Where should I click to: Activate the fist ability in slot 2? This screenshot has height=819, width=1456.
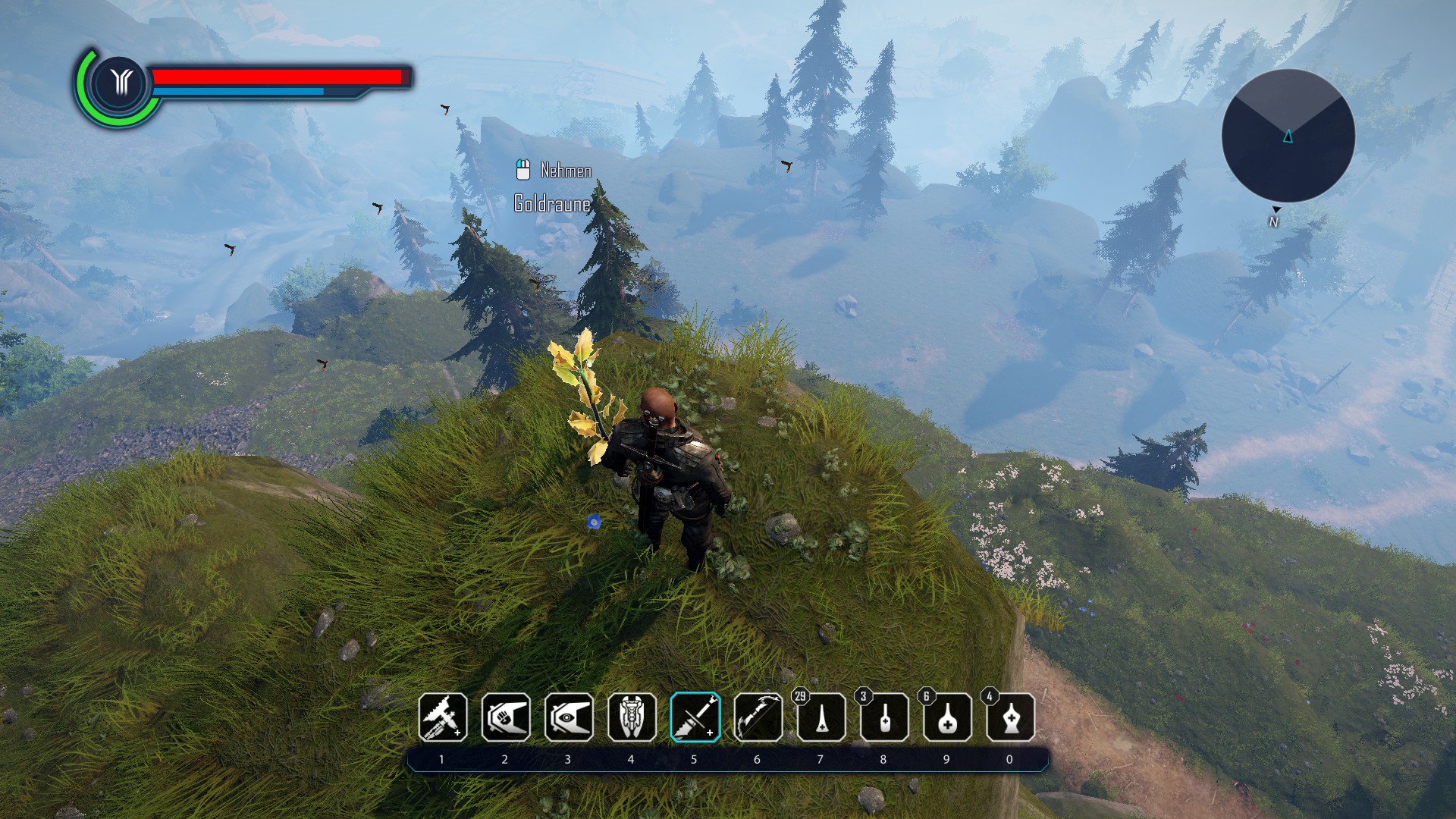pos(506,717)
